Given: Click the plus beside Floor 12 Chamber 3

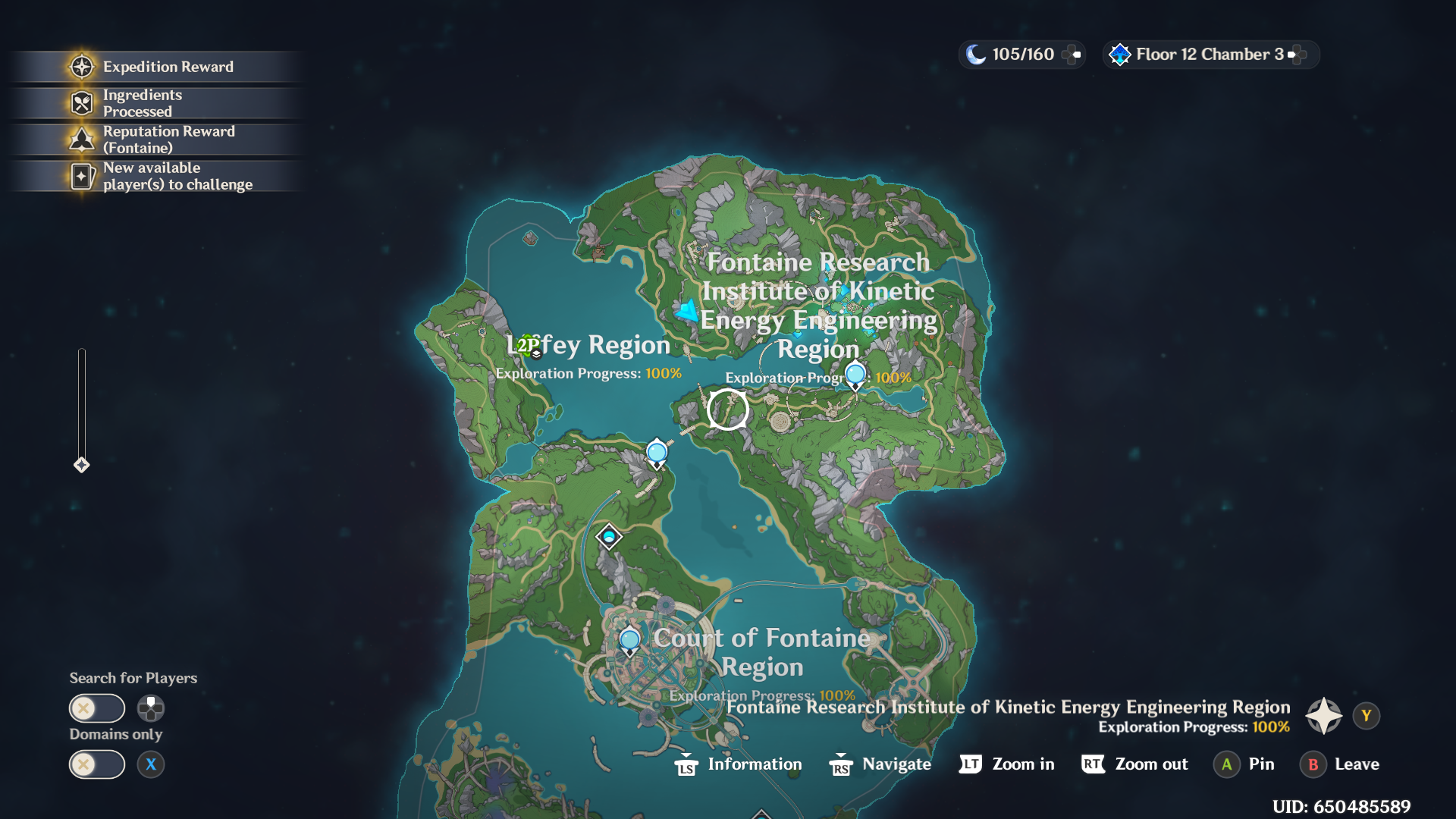Looking at the screenshot, I should 1298,54.
